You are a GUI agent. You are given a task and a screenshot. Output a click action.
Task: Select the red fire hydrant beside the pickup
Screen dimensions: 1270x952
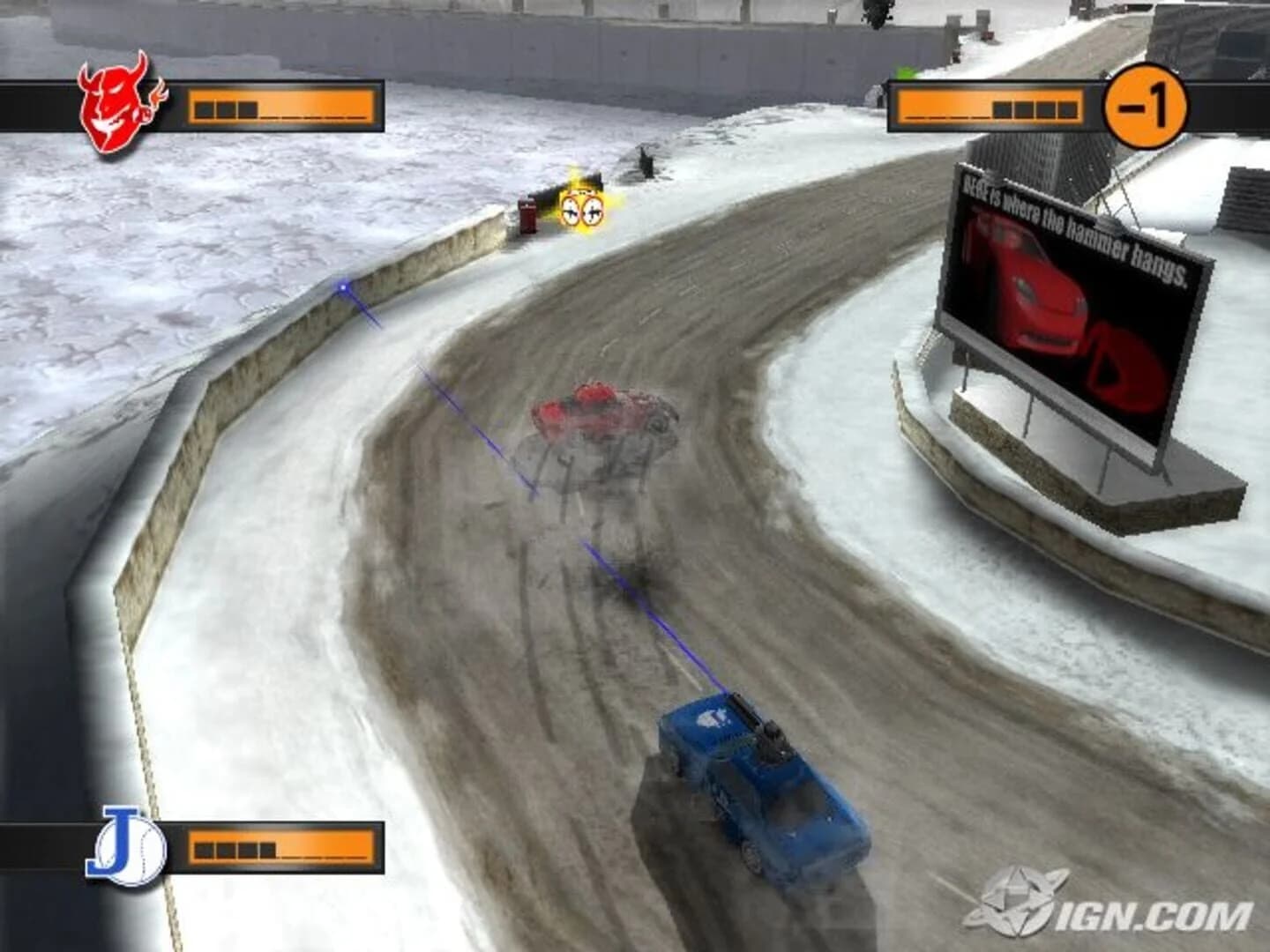527,216
